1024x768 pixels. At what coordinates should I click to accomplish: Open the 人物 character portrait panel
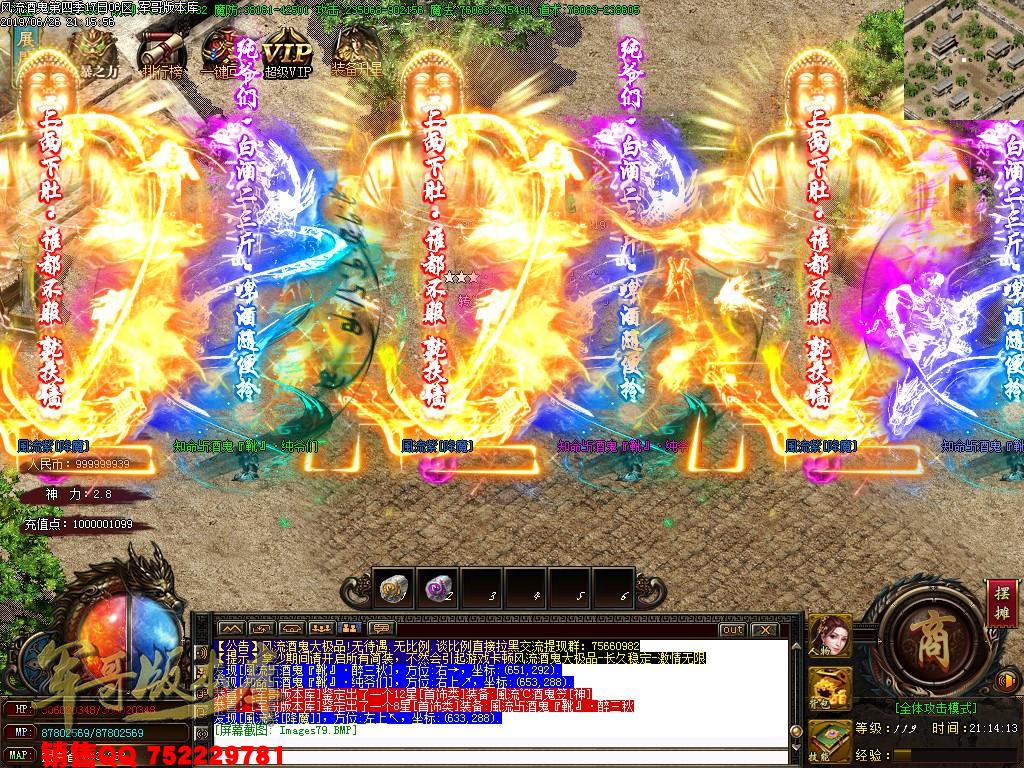click(831, 635)
